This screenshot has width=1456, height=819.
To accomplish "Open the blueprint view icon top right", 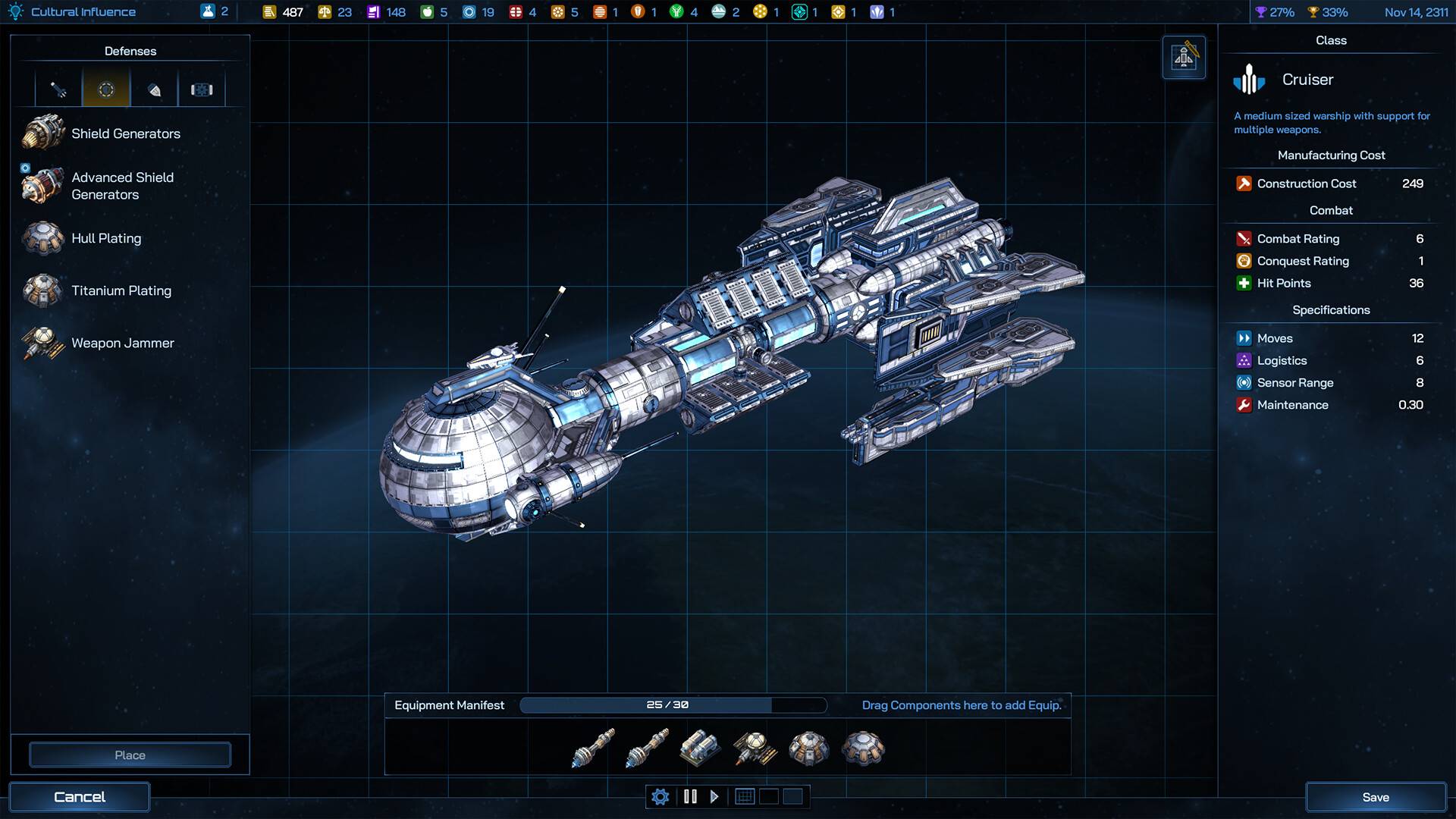I will pos(1184,57).
